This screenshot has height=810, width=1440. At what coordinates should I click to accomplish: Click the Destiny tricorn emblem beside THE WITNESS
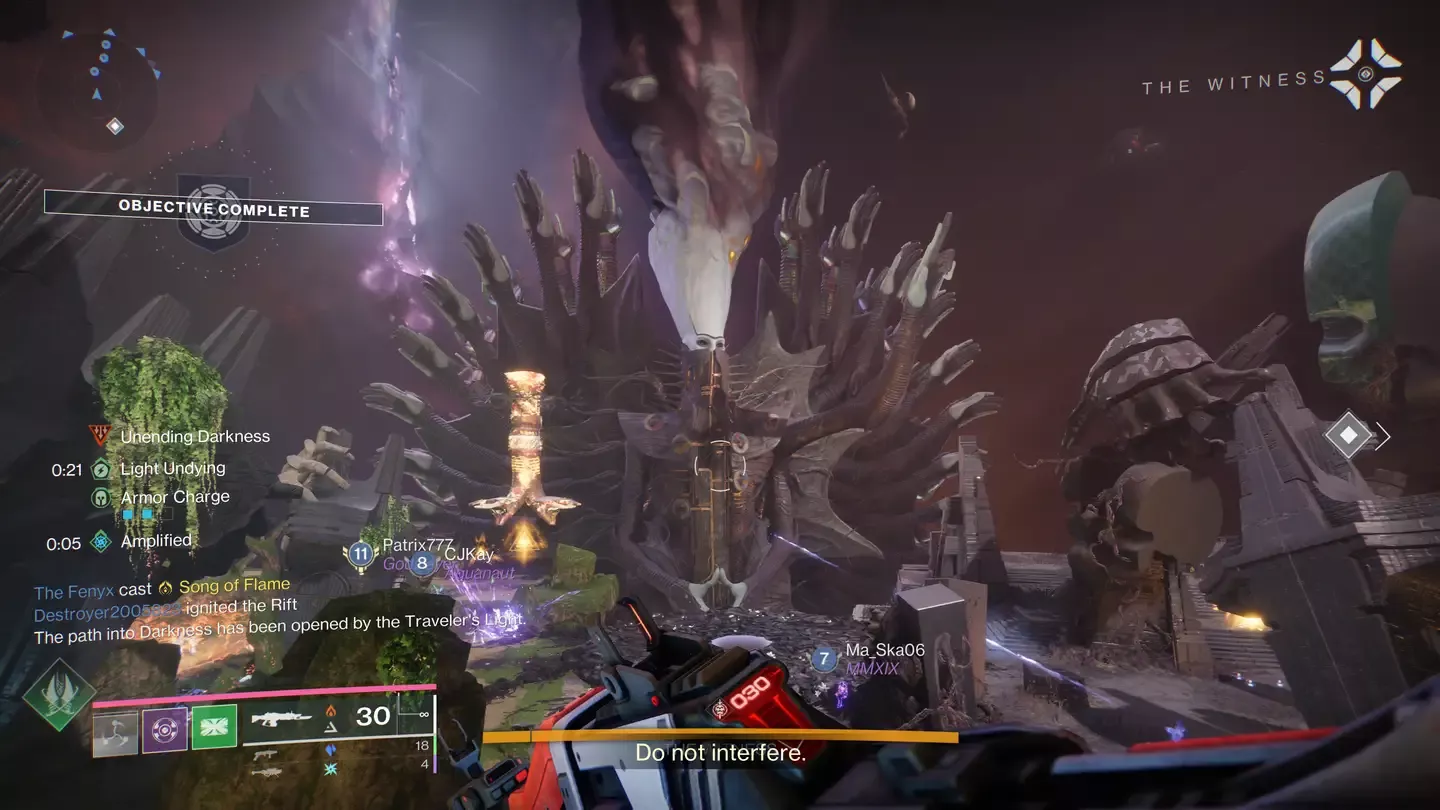click(1364, 74)
